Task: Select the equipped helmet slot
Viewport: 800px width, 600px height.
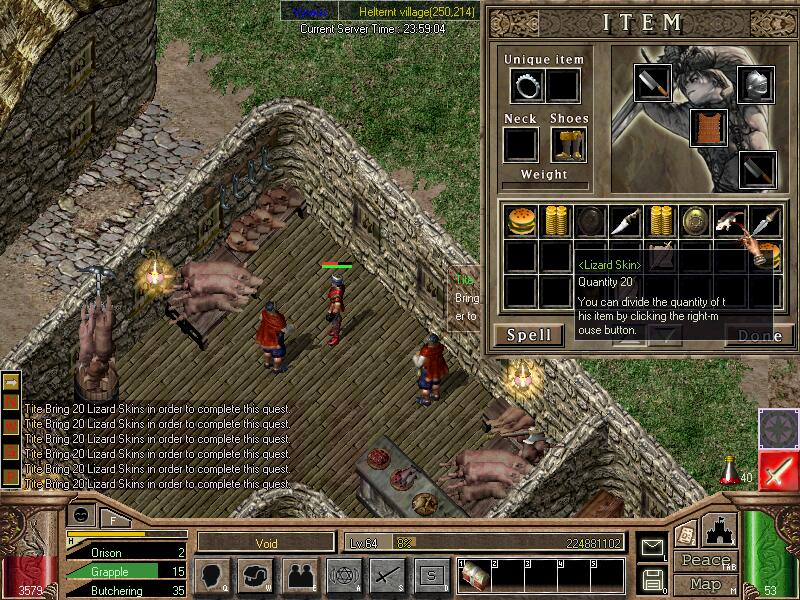Action: pos(755,84)
